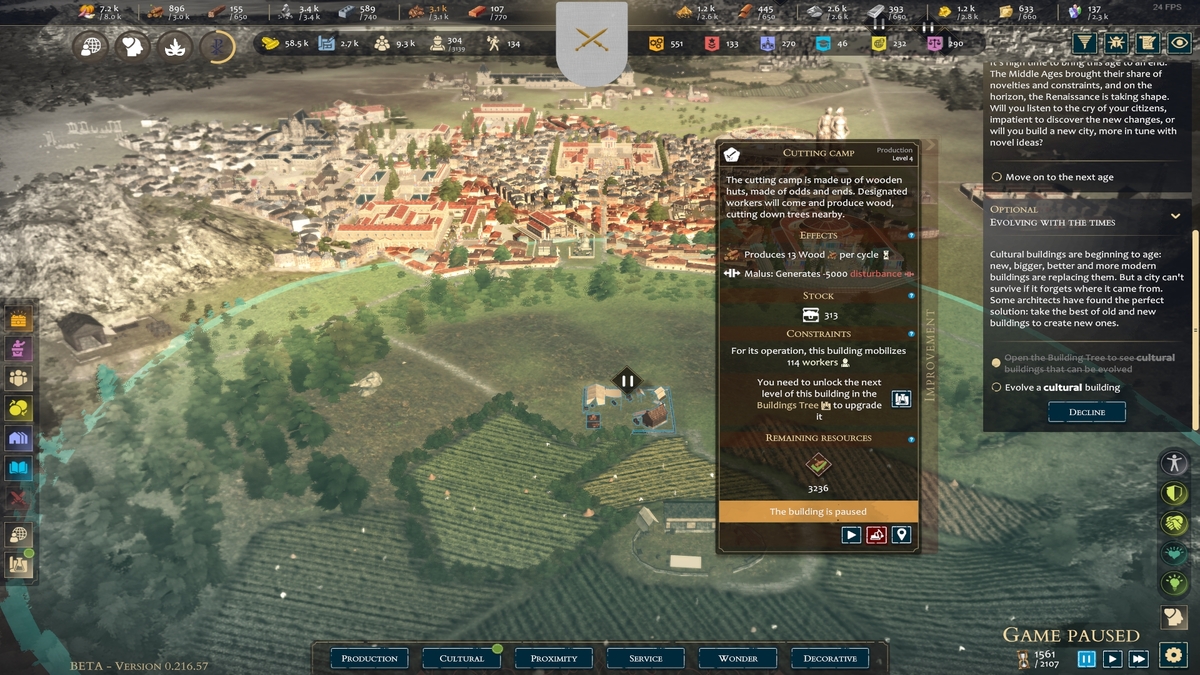Click the pause marker above the cutting camp

pyautogui.click(x=628, y=380)
